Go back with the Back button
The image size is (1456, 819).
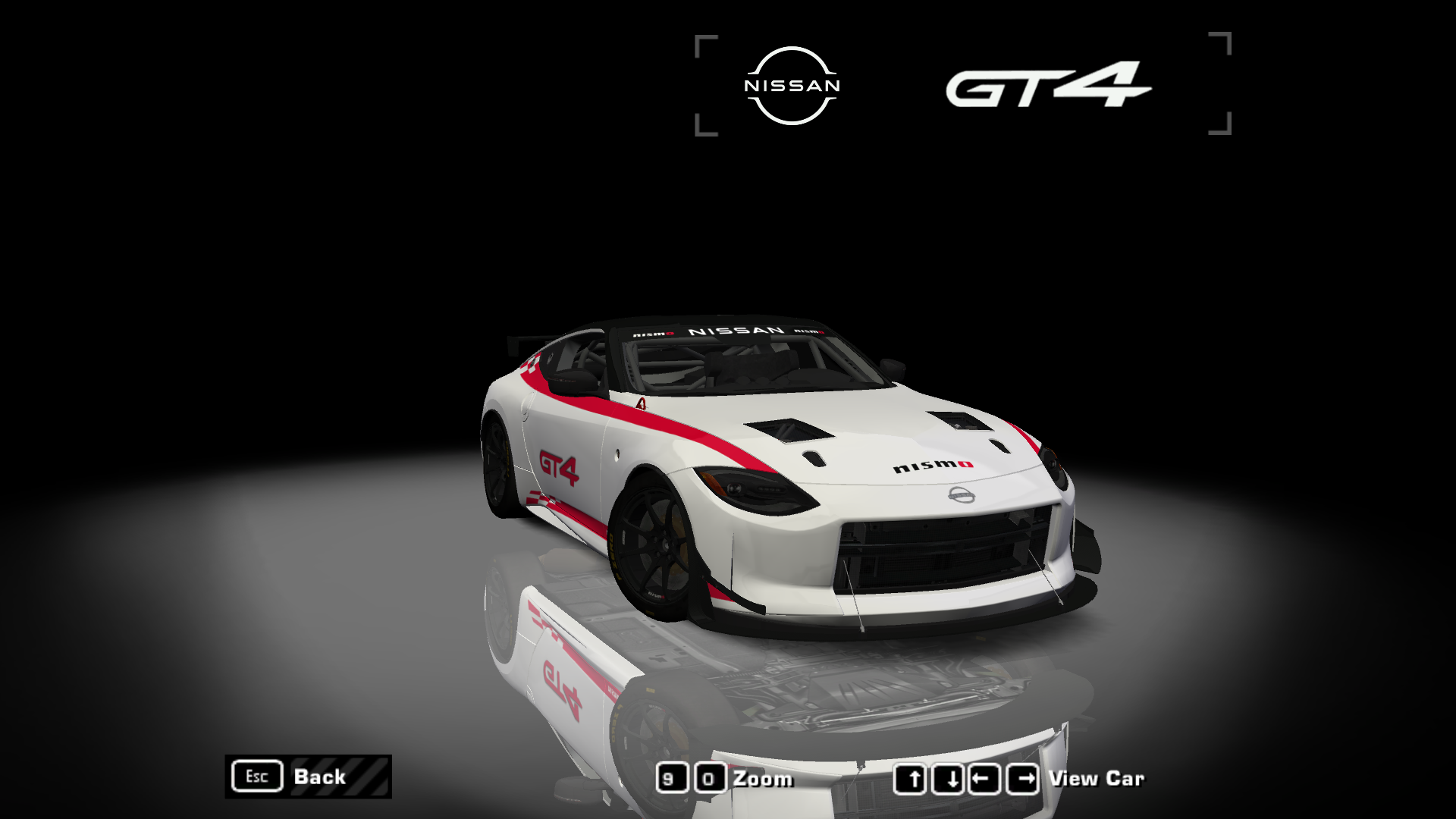pos(308,777)
